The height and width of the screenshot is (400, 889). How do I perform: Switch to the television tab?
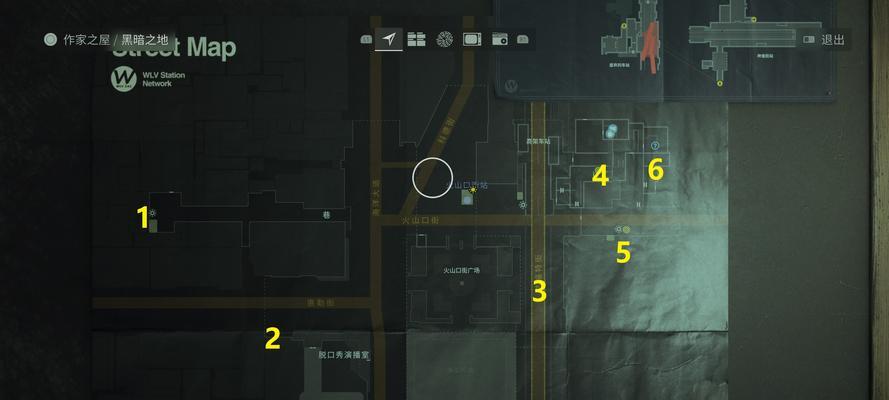[472, 40]
